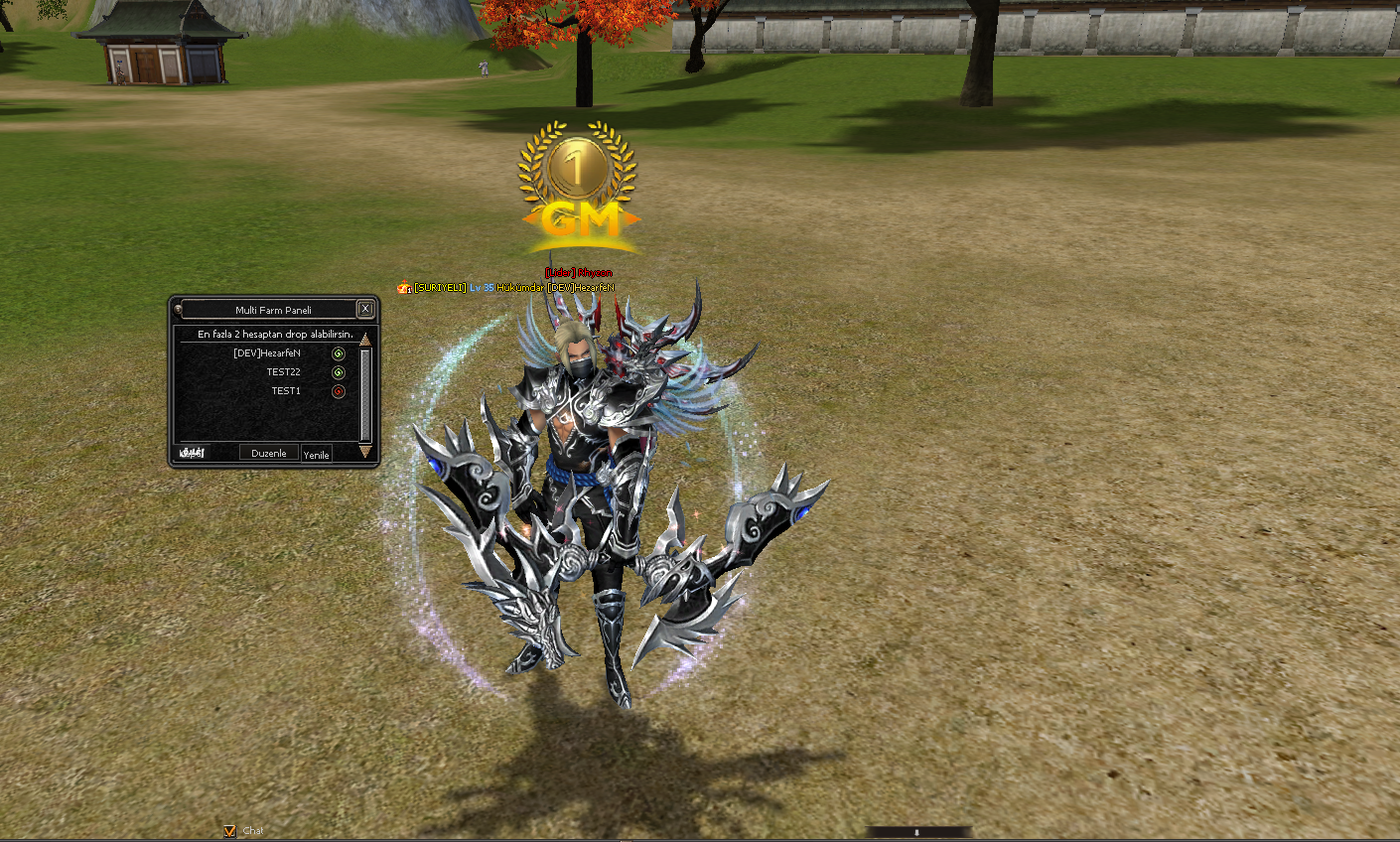This screenshot has width=1400, height=842.
Task: Click the scroll-down arrow in the farm panel
Action: (365, 452)
